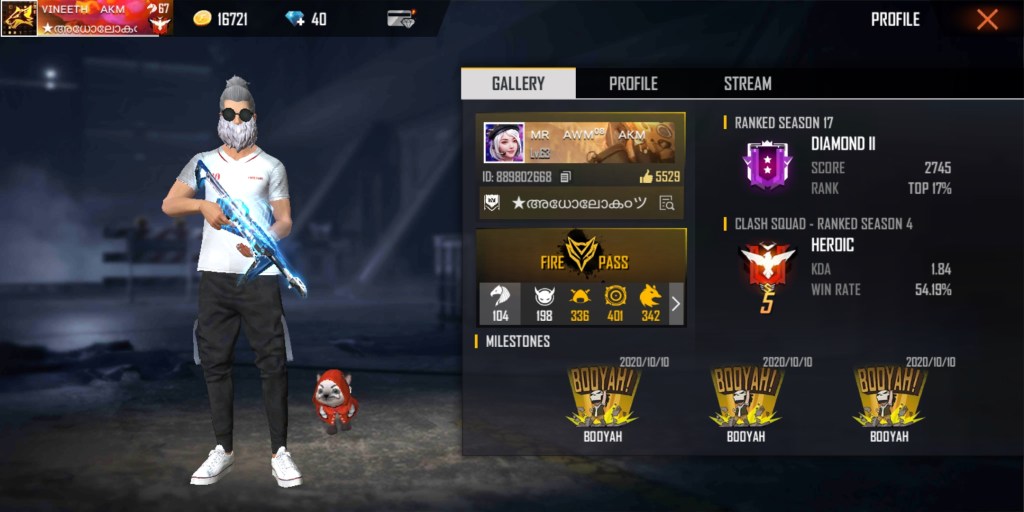Tap the player avatar in the gallery card
1024x512 pixels.
[x=504, y=143]
